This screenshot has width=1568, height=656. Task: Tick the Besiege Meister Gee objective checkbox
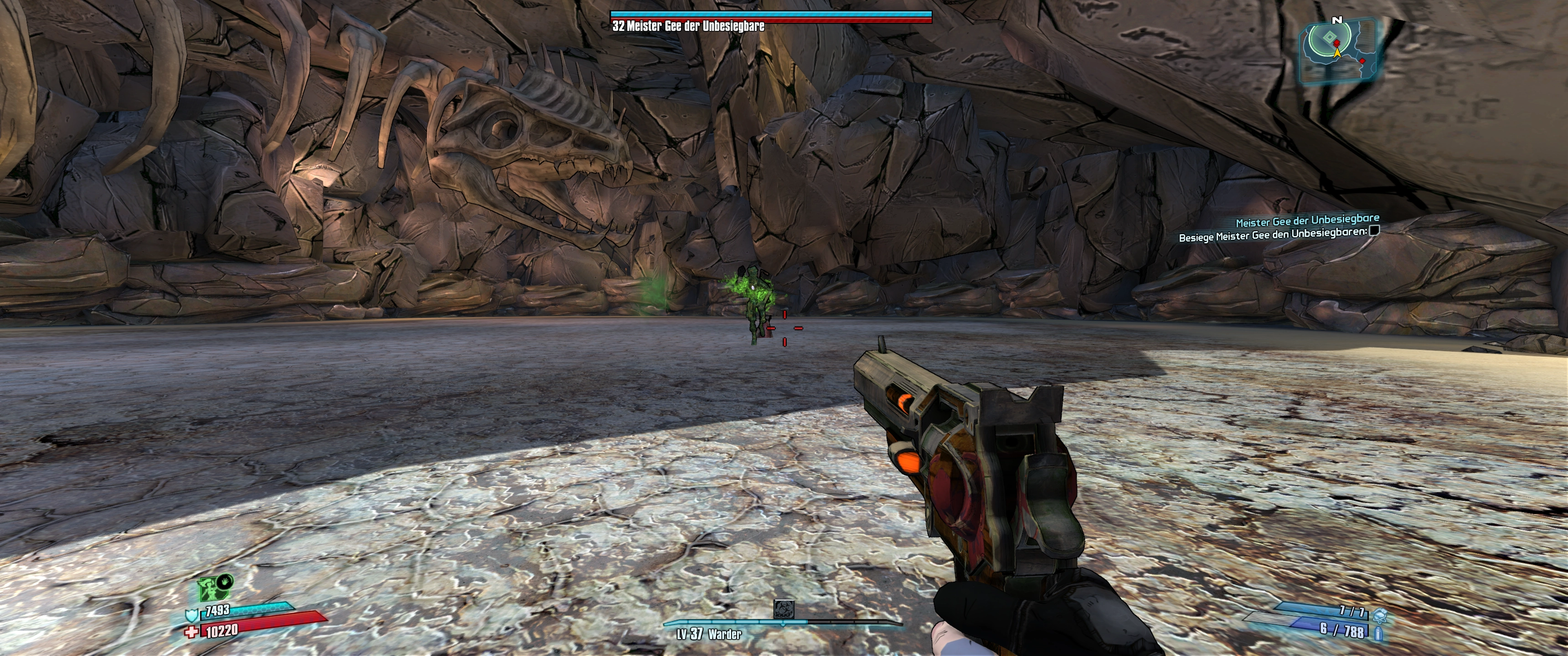coord(1373,231)
